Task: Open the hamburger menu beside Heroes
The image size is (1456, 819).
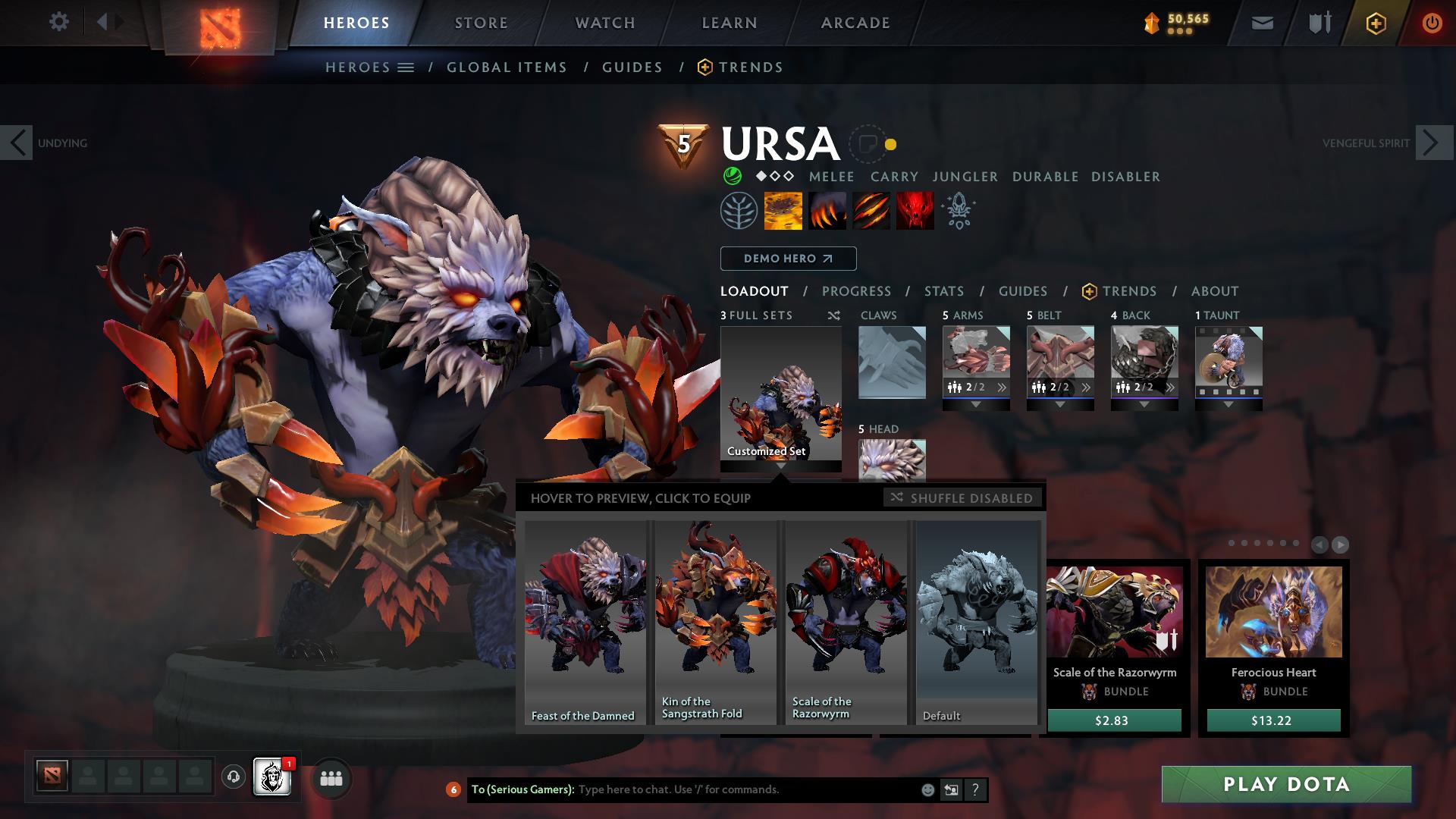Action: [407, 67]
